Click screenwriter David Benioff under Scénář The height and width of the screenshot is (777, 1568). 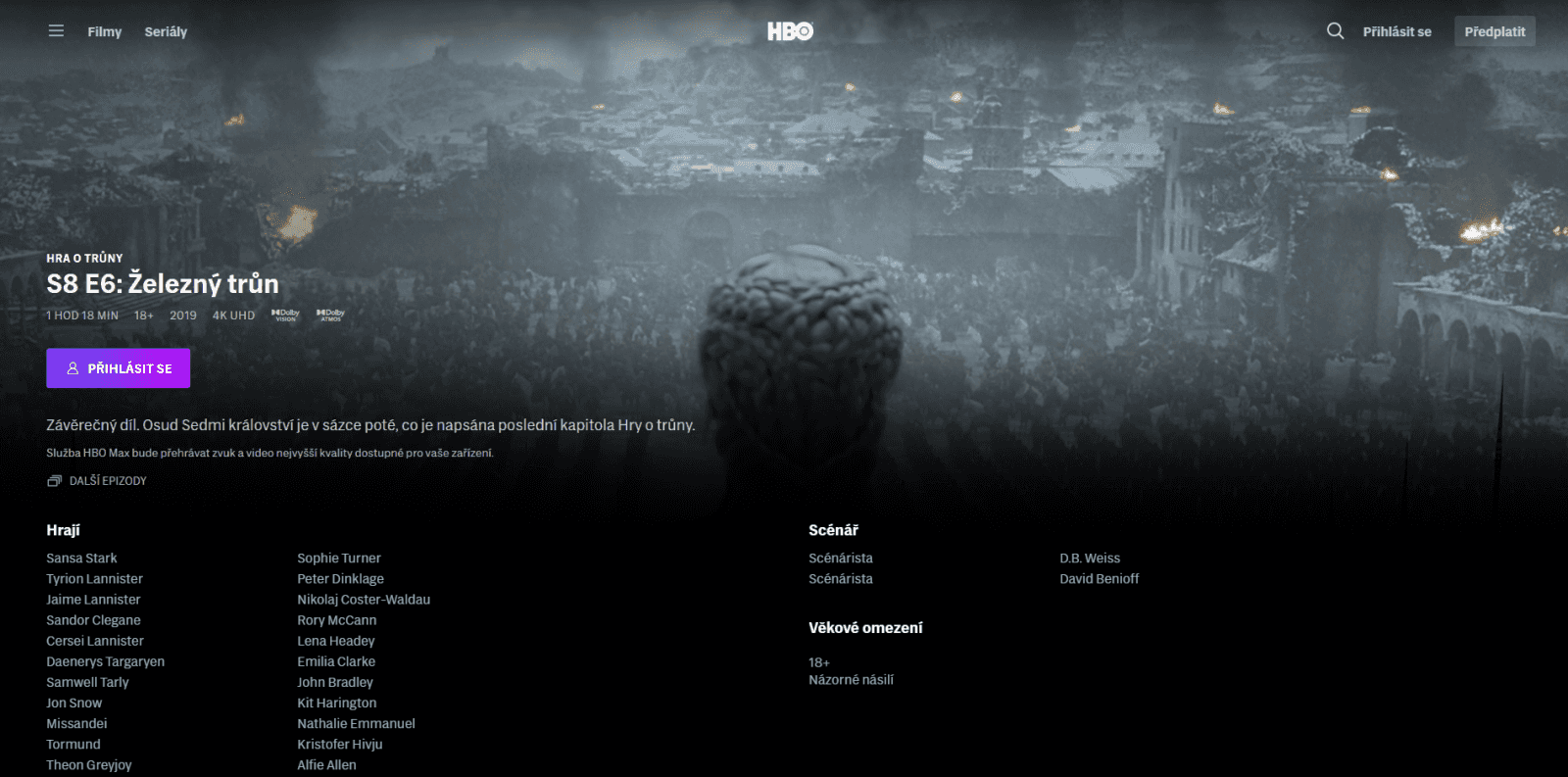coord(1099,578)
